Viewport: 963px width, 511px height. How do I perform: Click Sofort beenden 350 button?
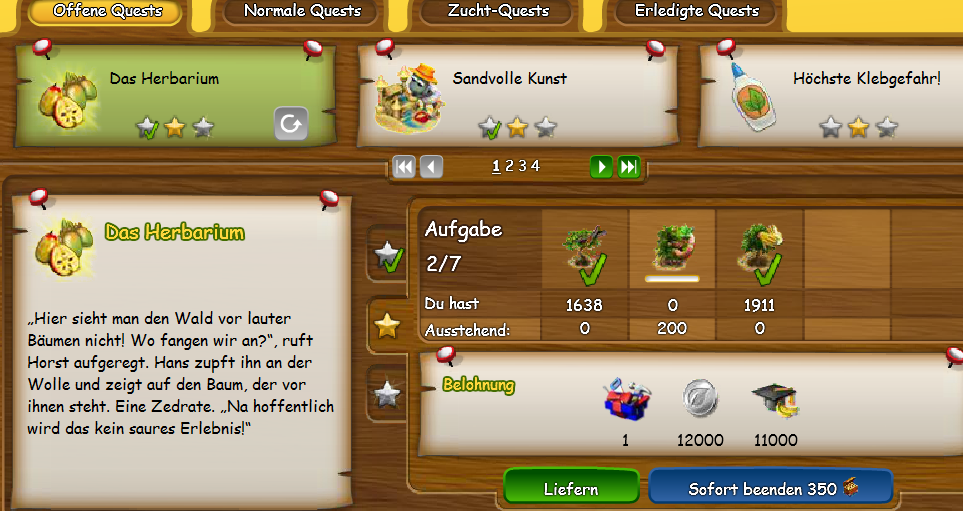coord(769,489)
